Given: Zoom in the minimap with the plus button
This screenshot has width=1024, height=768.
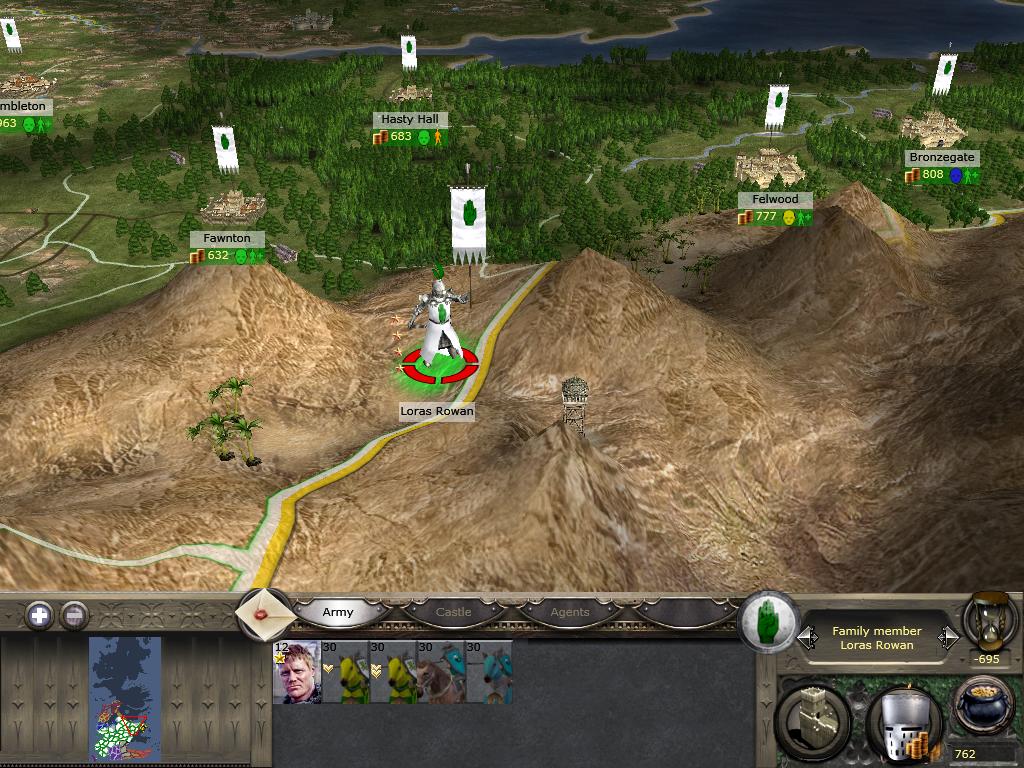Looking at the screenshot, I should click(x=39, y=615).
